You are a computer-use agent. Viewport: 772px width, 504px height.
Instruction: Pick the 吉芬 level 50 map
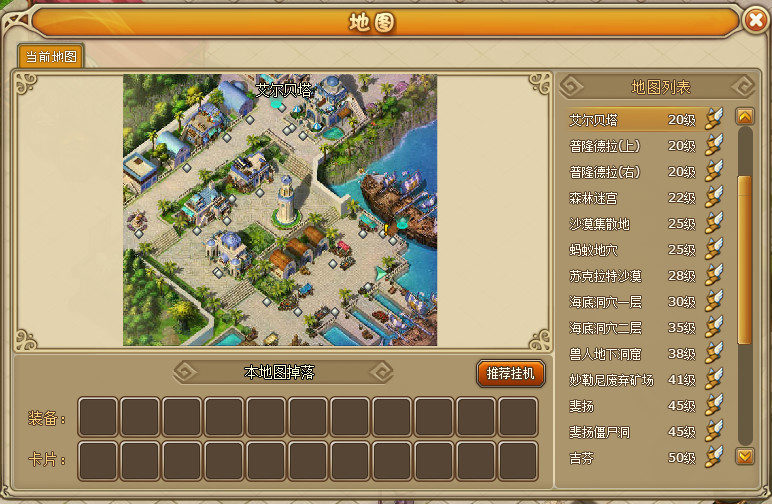(x=632, y=458)
